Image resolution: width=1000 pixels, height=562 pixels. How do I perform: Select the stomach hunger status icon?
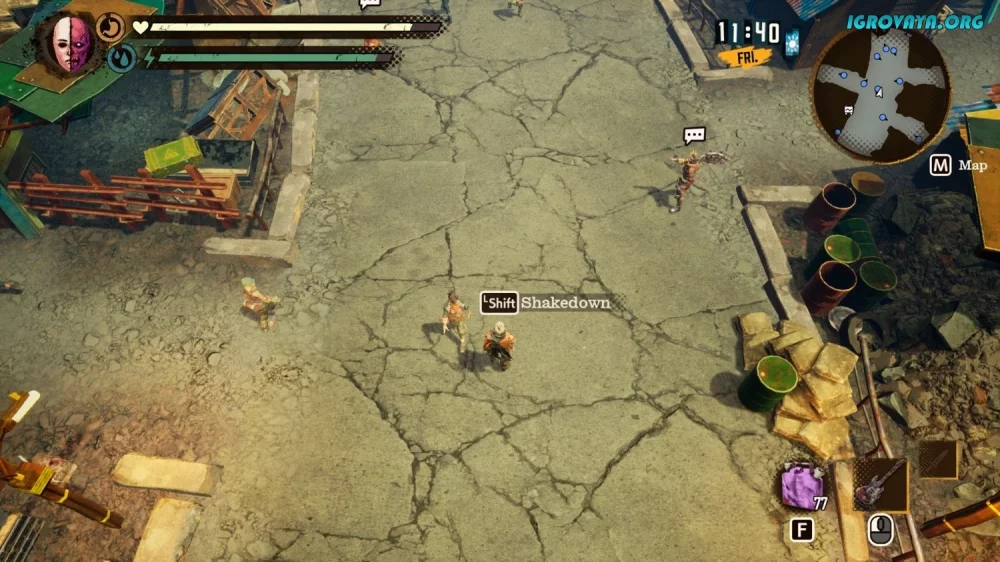(109, 27)
